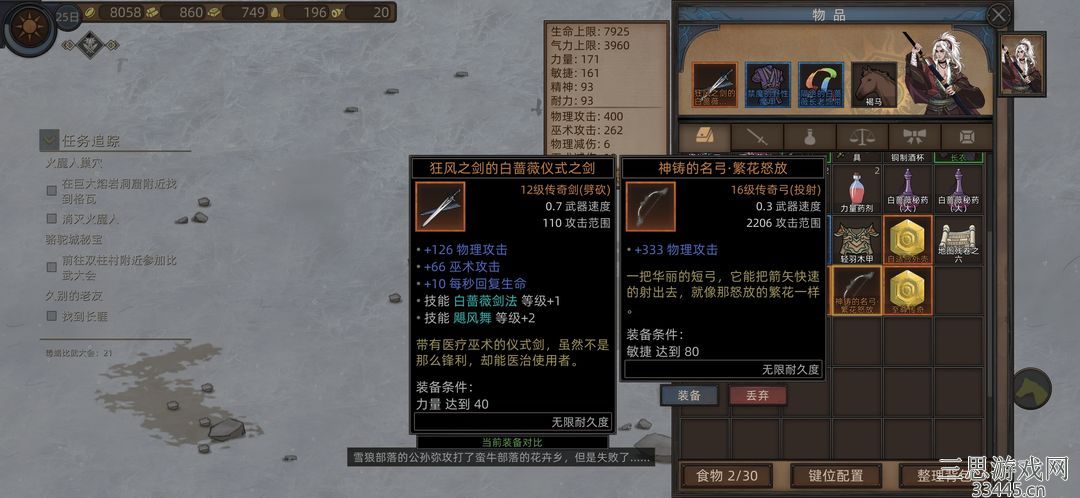Close the 物品 inventory window
This screenshot has width=1080, height=498.
tap(998, 15)
